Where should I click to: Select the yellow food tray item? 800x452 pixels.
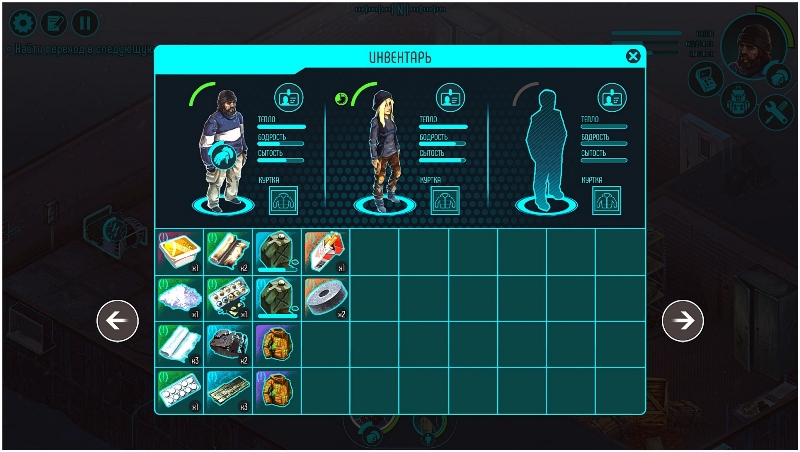point(179,250)
